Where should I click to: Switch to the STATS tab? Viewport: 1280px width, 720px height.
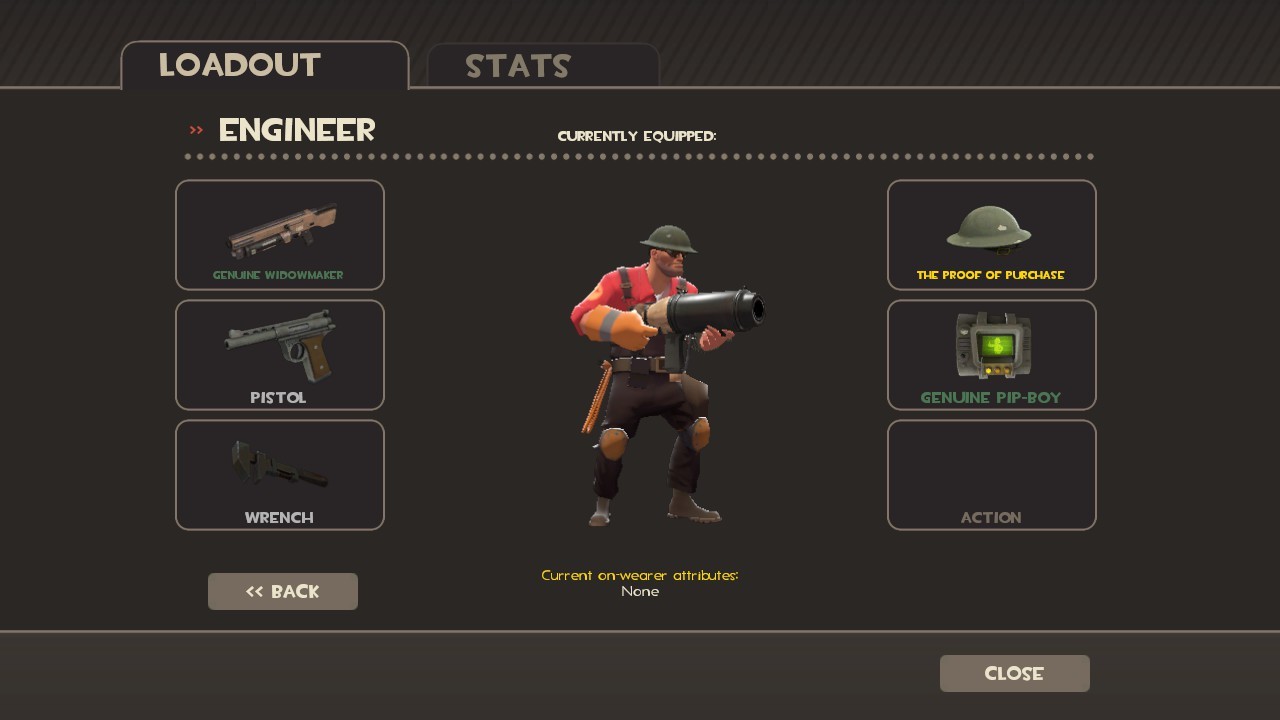click(519, 66)
